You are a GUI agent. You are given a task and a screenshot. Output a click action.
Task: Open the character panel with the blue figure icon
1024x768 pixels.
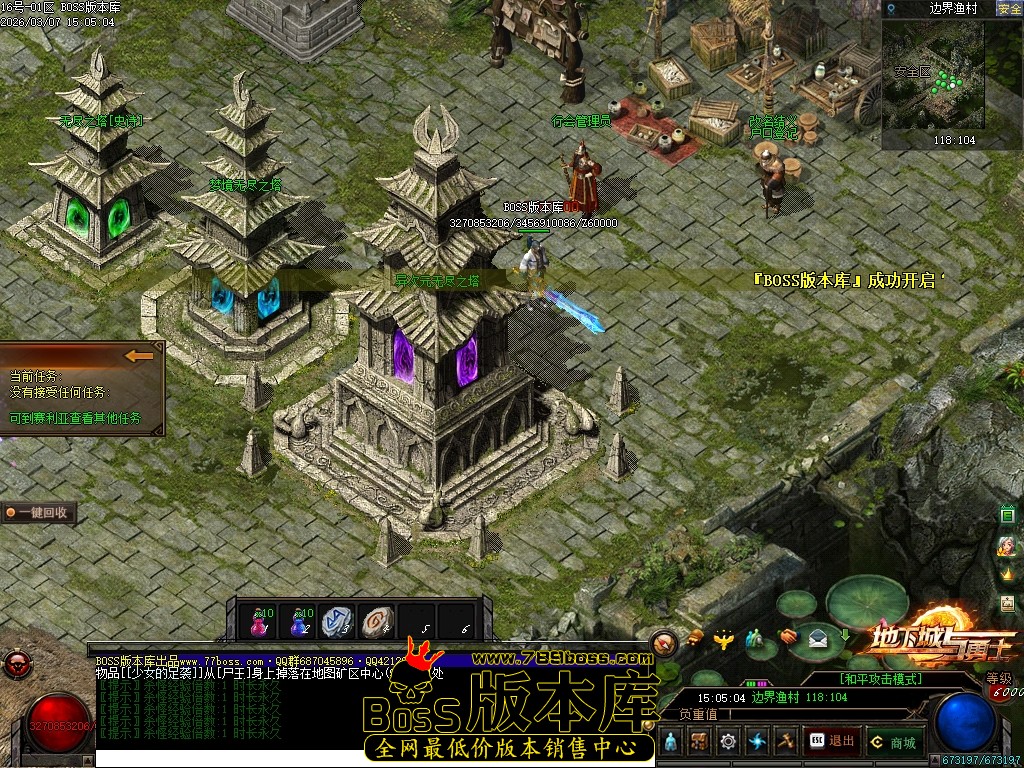[671, 742]
